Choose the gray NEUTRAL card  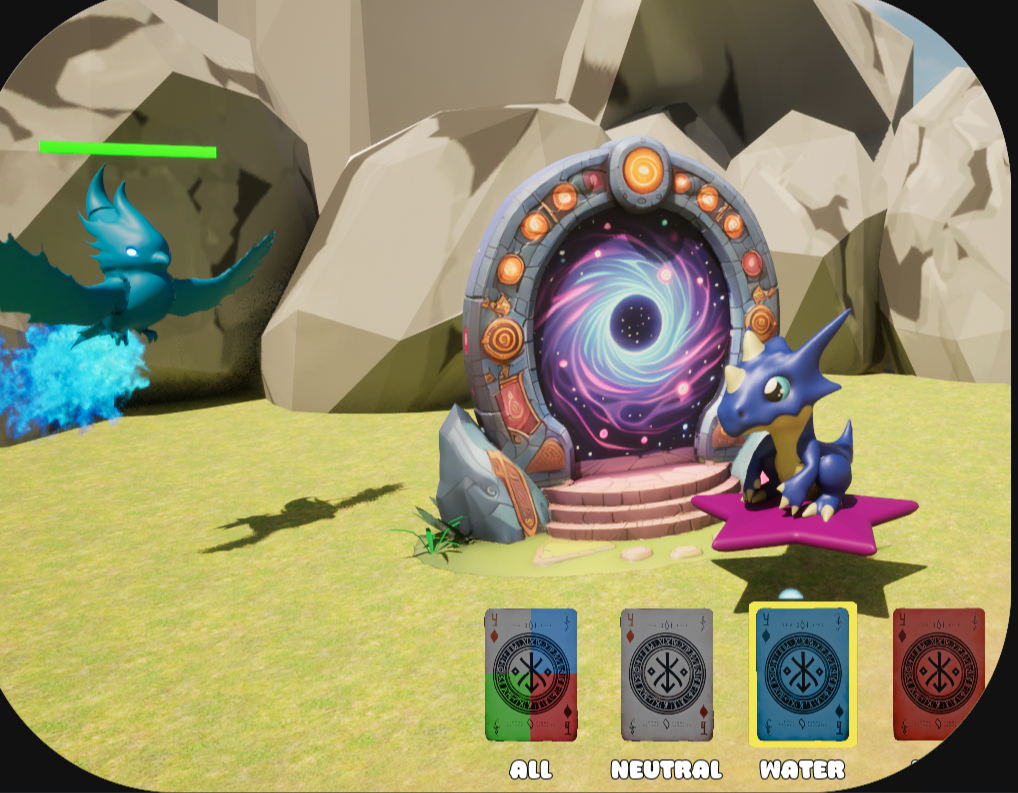(x=667, y=675)
